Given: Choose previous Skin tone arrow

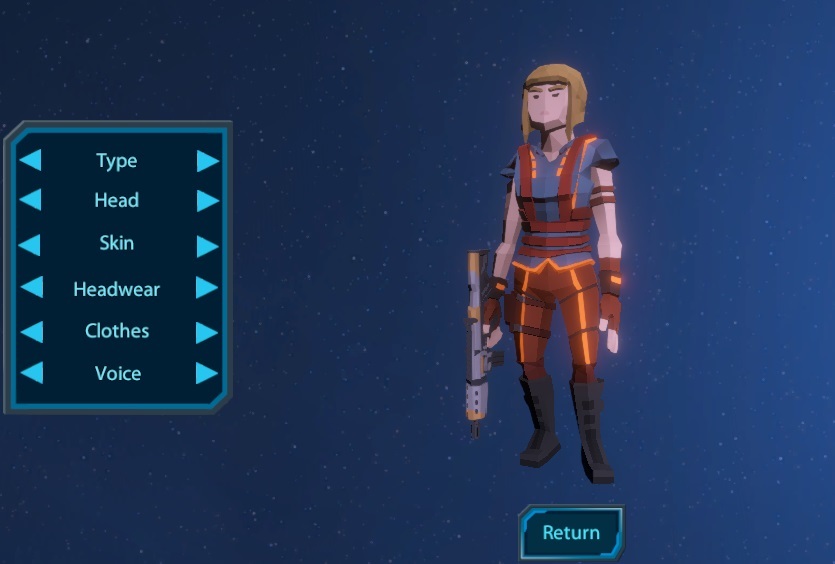Looking at the screenshot, I should pos(31,244).
